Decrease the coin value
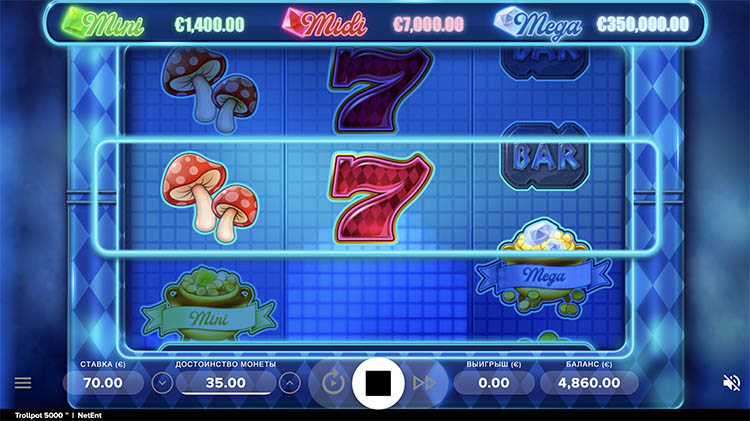Viewport: 750px width, 421px height. pyautogui.click(x=162, y=382)
